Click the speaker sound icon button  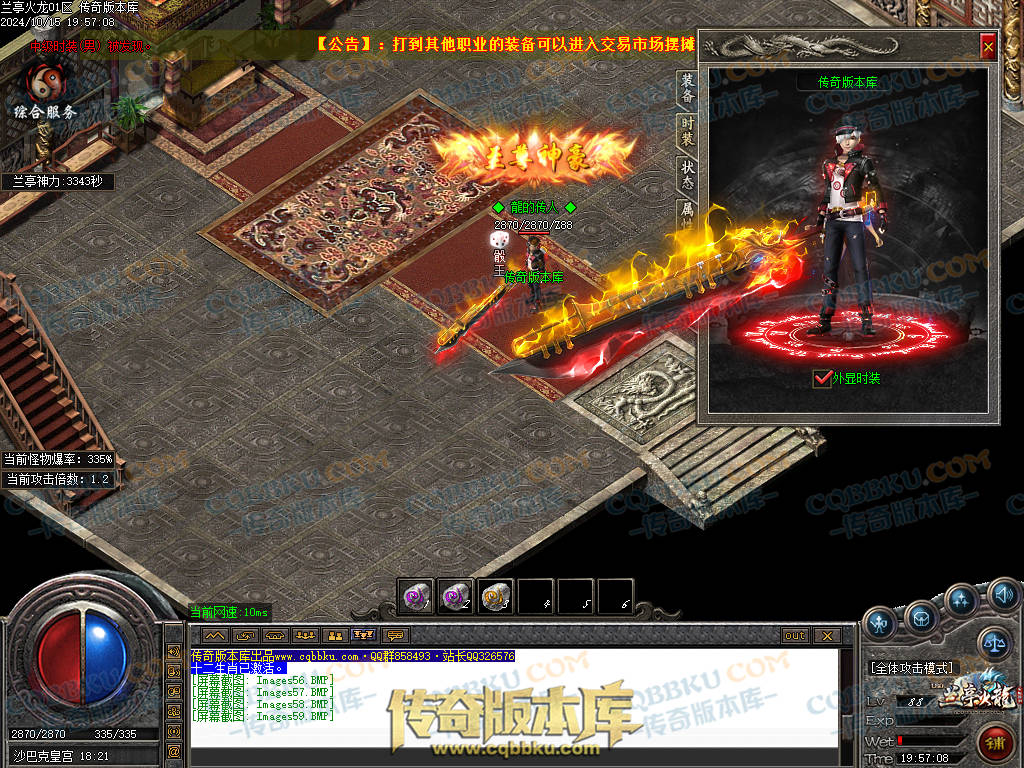click(1003, 598)
